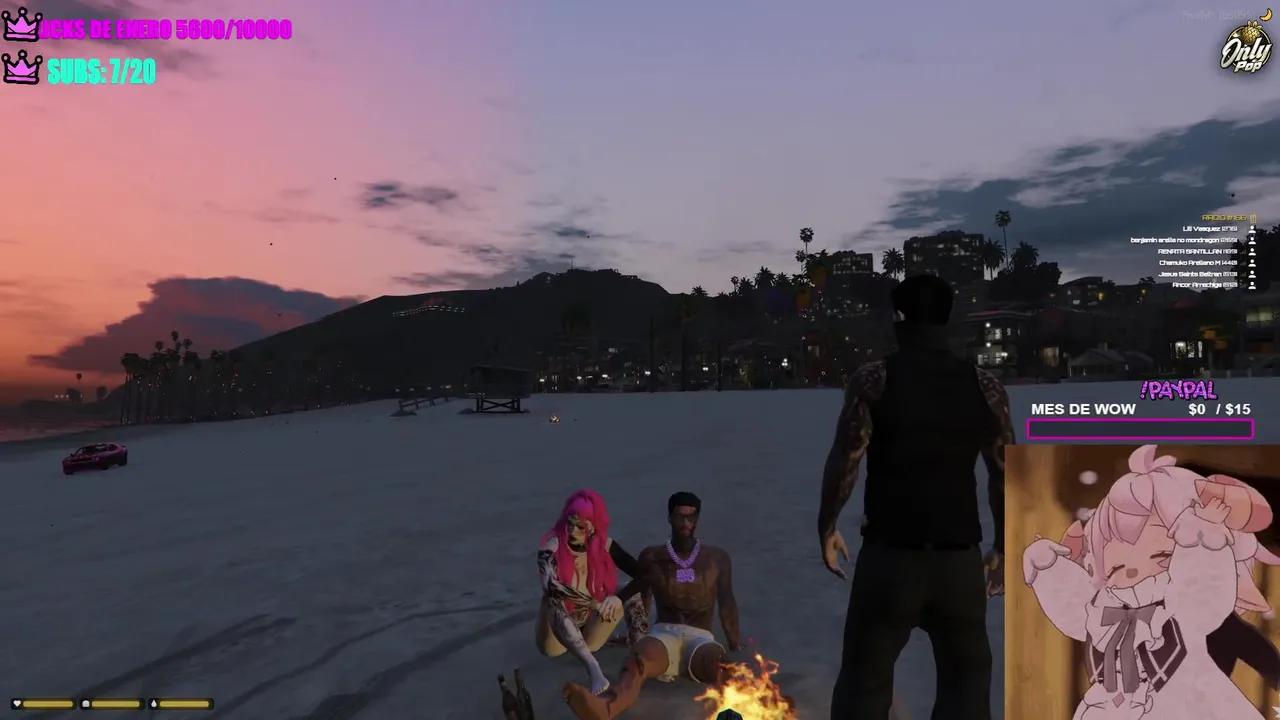This screenshot has width=1280, height=720.
Task: Mute benjamin ardila no mondragon's radio icon
Action: pyautogui.click(x=1253, y=240)
